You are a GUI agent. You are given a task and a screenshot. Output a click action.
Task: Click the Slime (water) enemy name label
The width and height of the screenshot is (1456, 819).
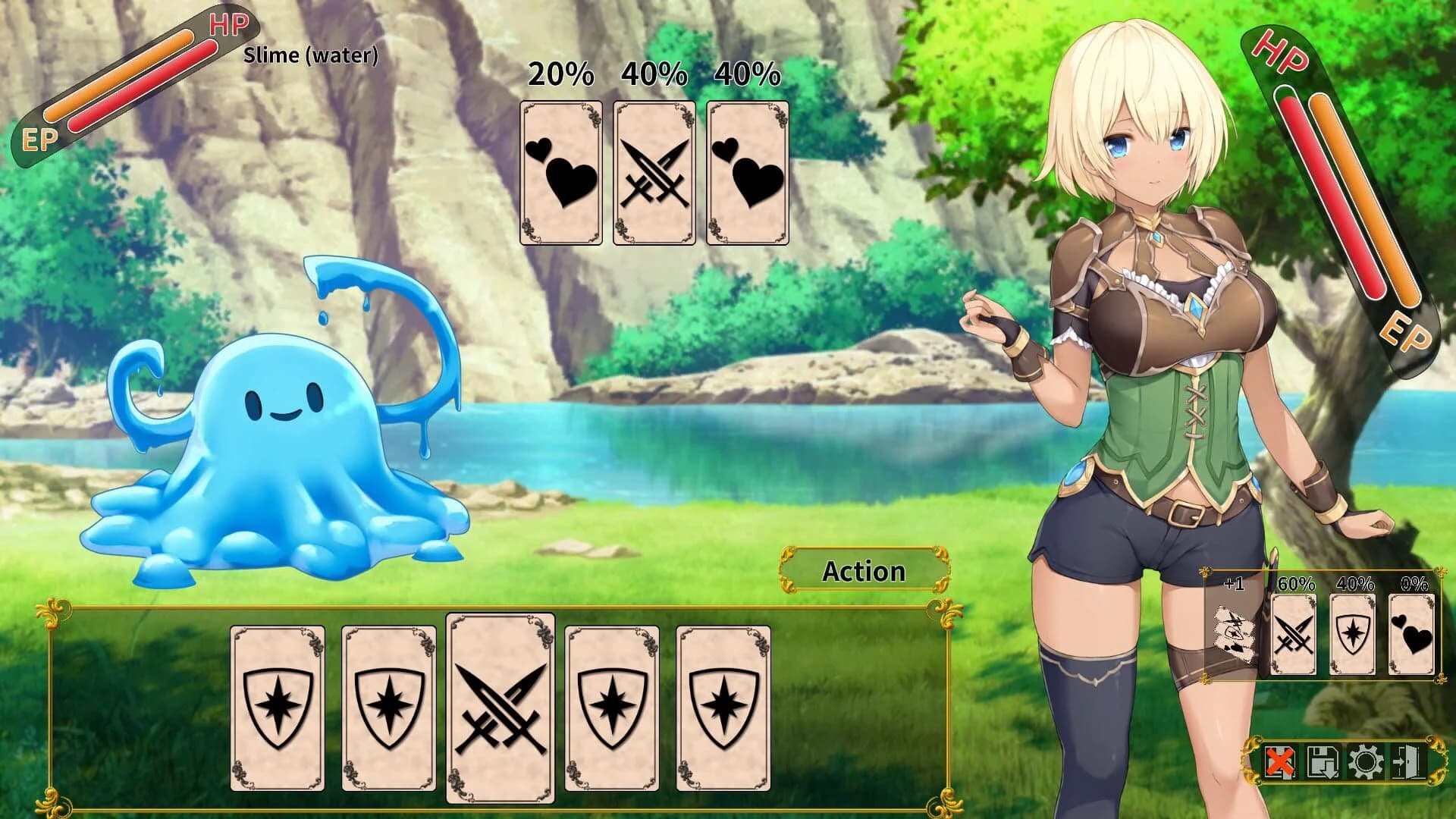pos(309,56)
